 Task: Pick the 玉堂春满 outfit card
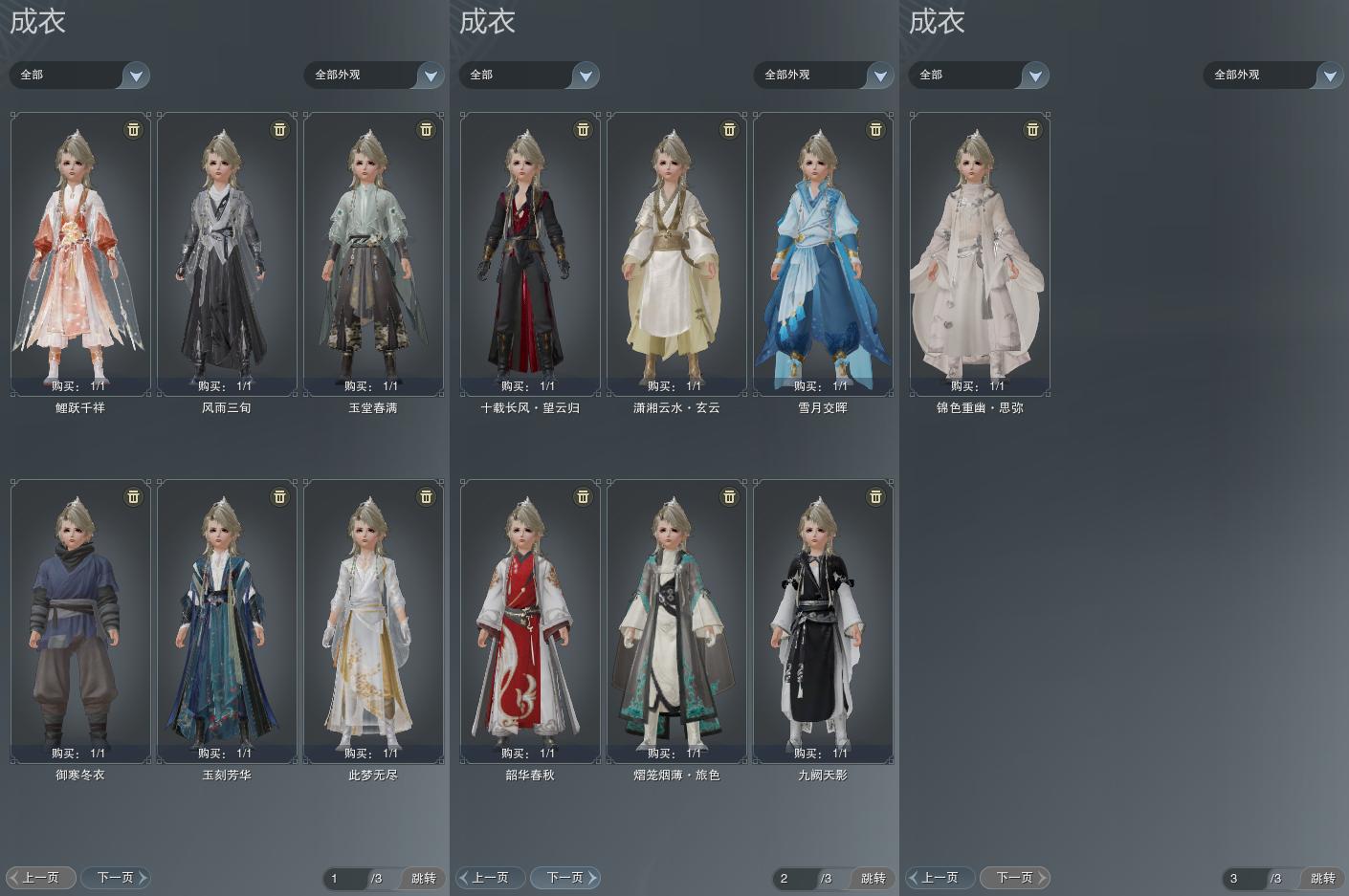tap(373, 253)
